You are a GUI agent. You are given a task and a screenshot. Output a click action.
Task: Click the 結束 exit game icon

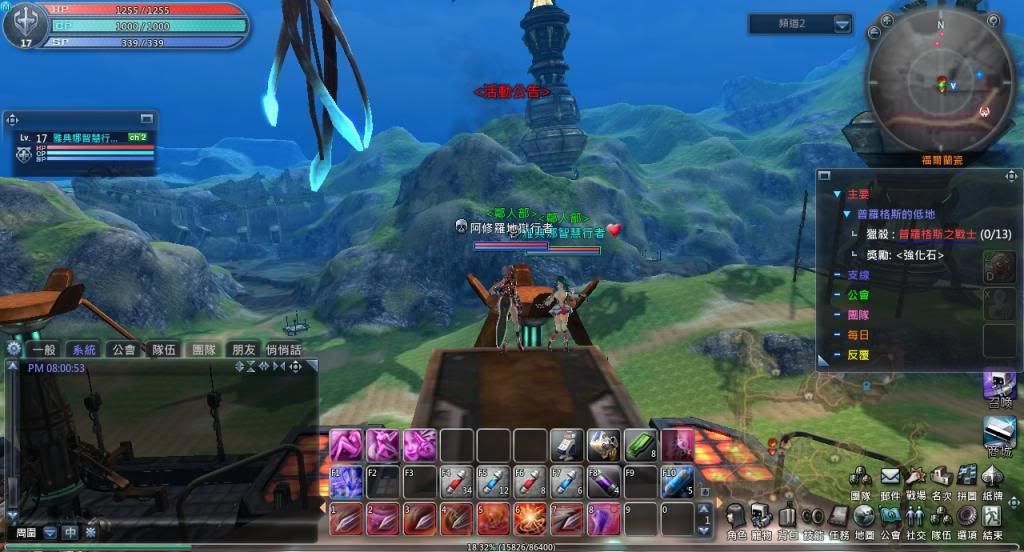[993, 516]
